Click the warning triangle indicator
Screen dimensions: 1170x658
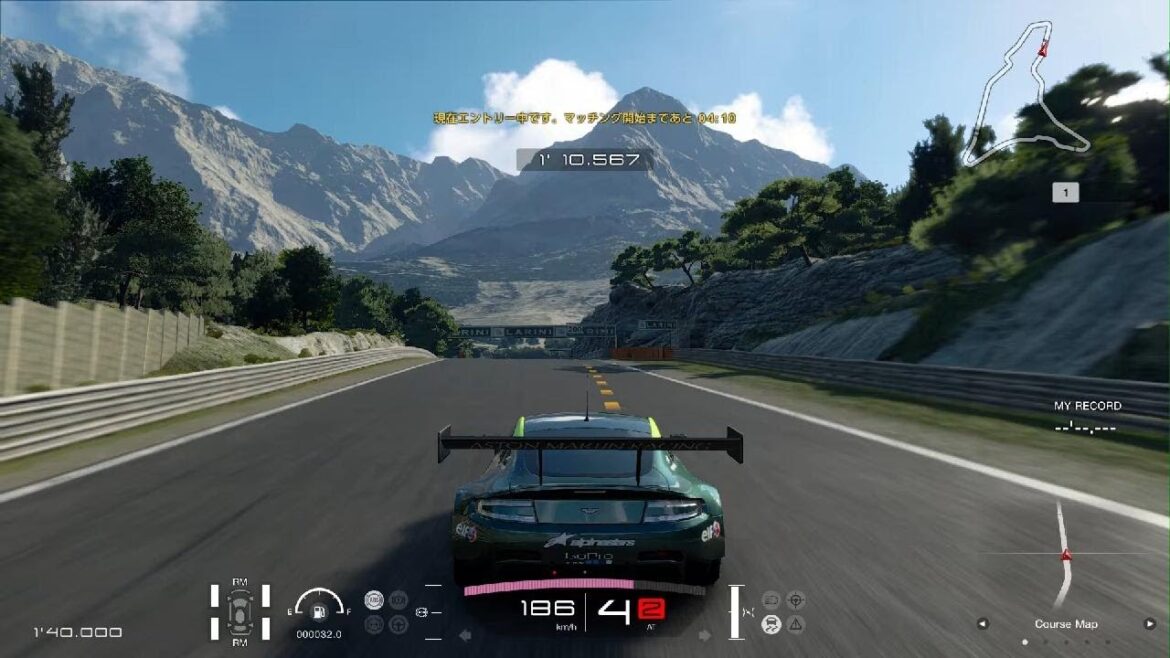tap(796, 624)
